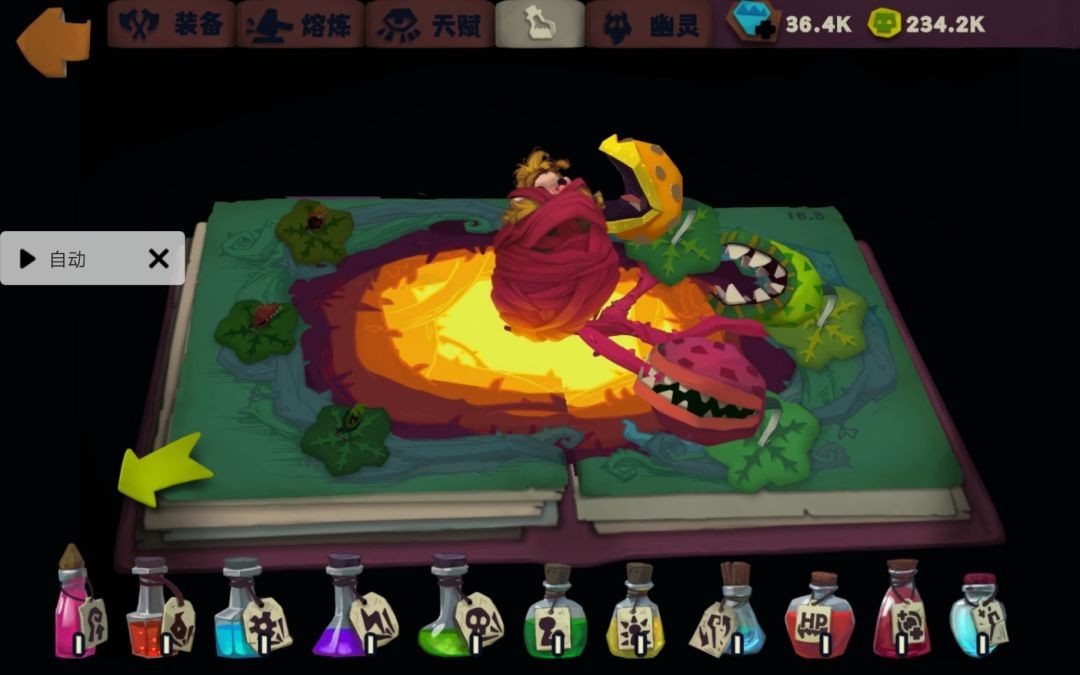This screenshot has width=1080, height=675.
Task: Close the 自动 auto panel
Action: click(158, 259)
